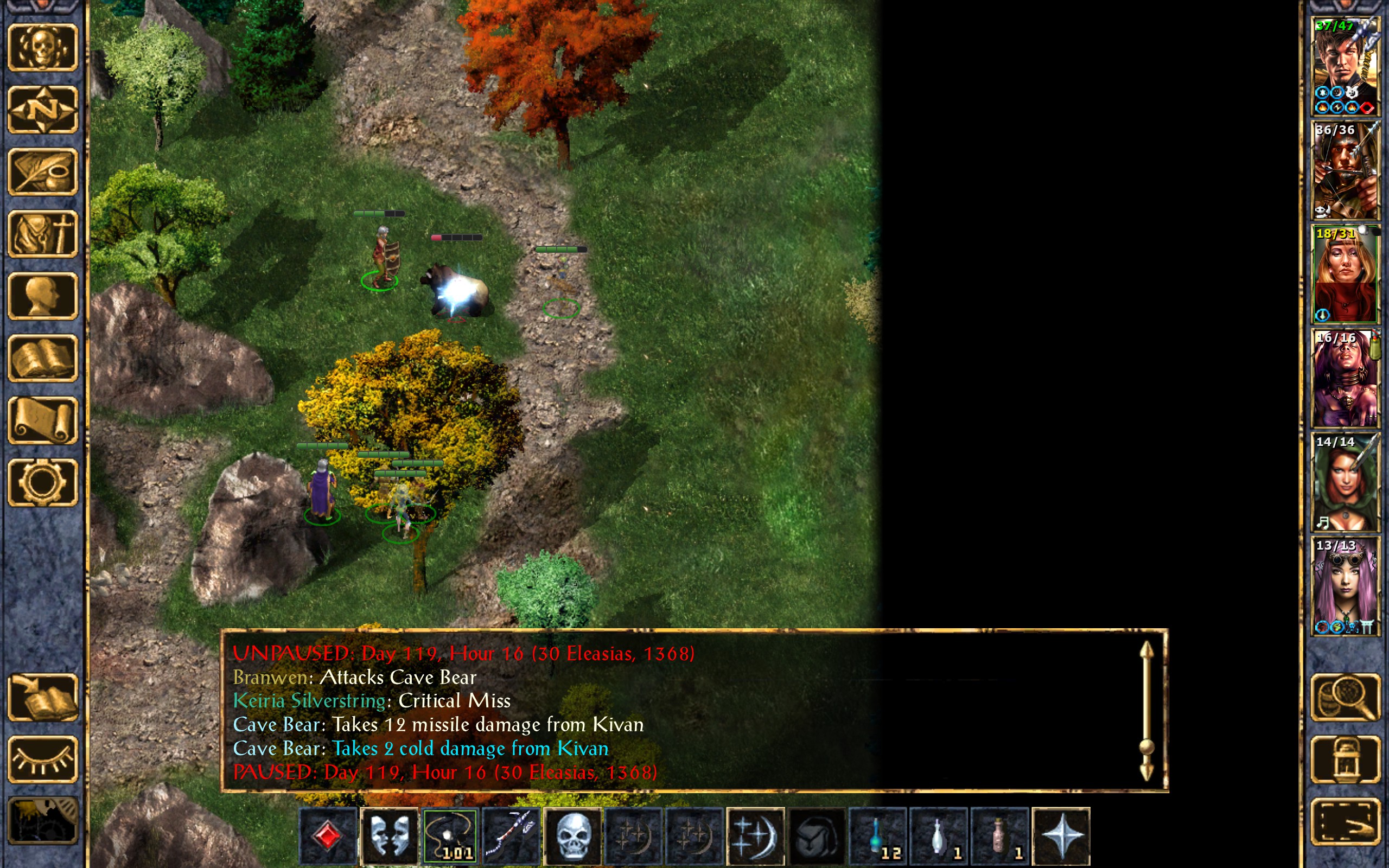Open the priest scroll button
This screenshot has height=868, width=1389.
click(43, 420)
